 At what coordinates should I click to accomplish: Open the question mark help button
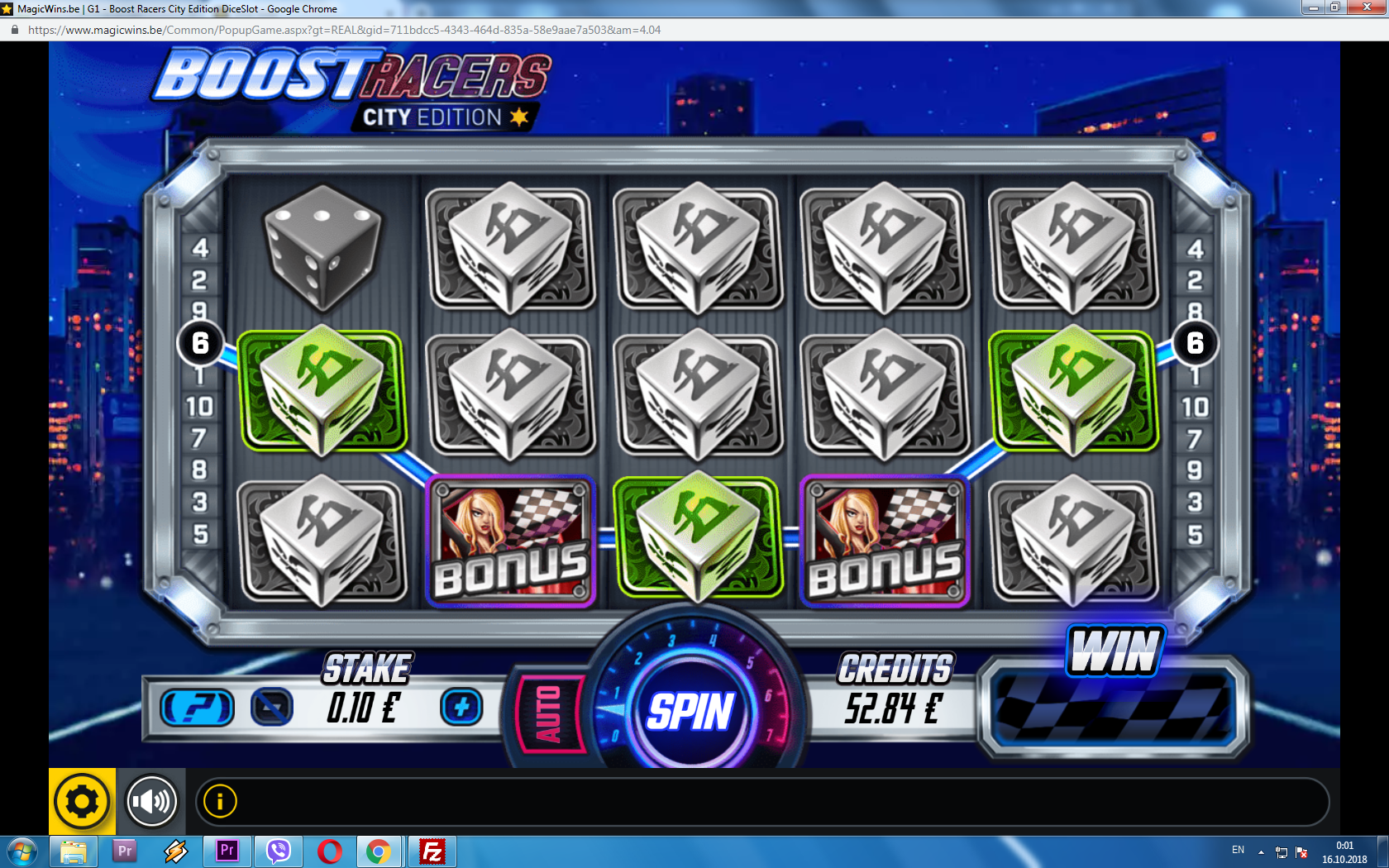coord(198,708)
